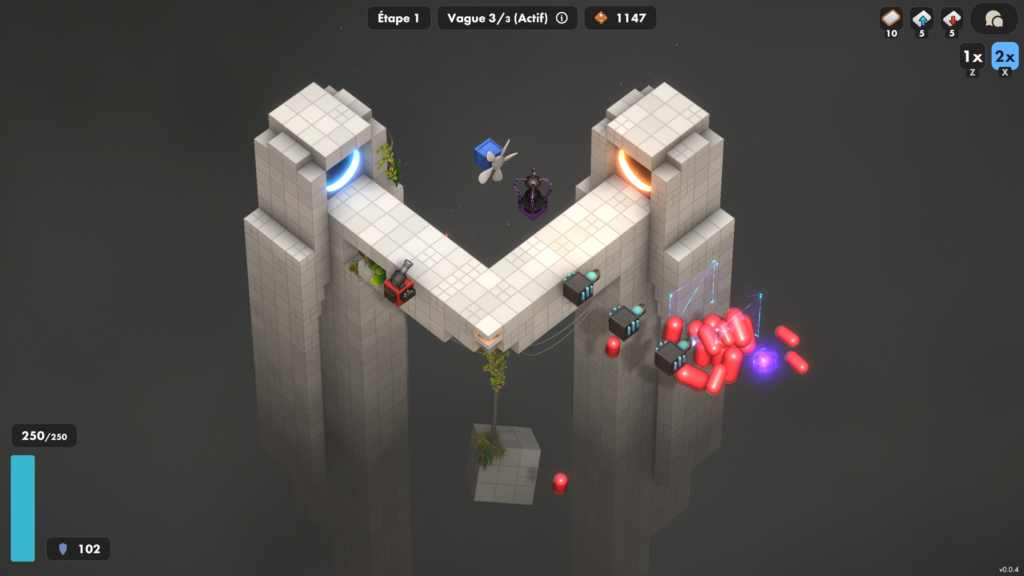
Task: Show wave info via the circled i icon
Action: (562, 18)
